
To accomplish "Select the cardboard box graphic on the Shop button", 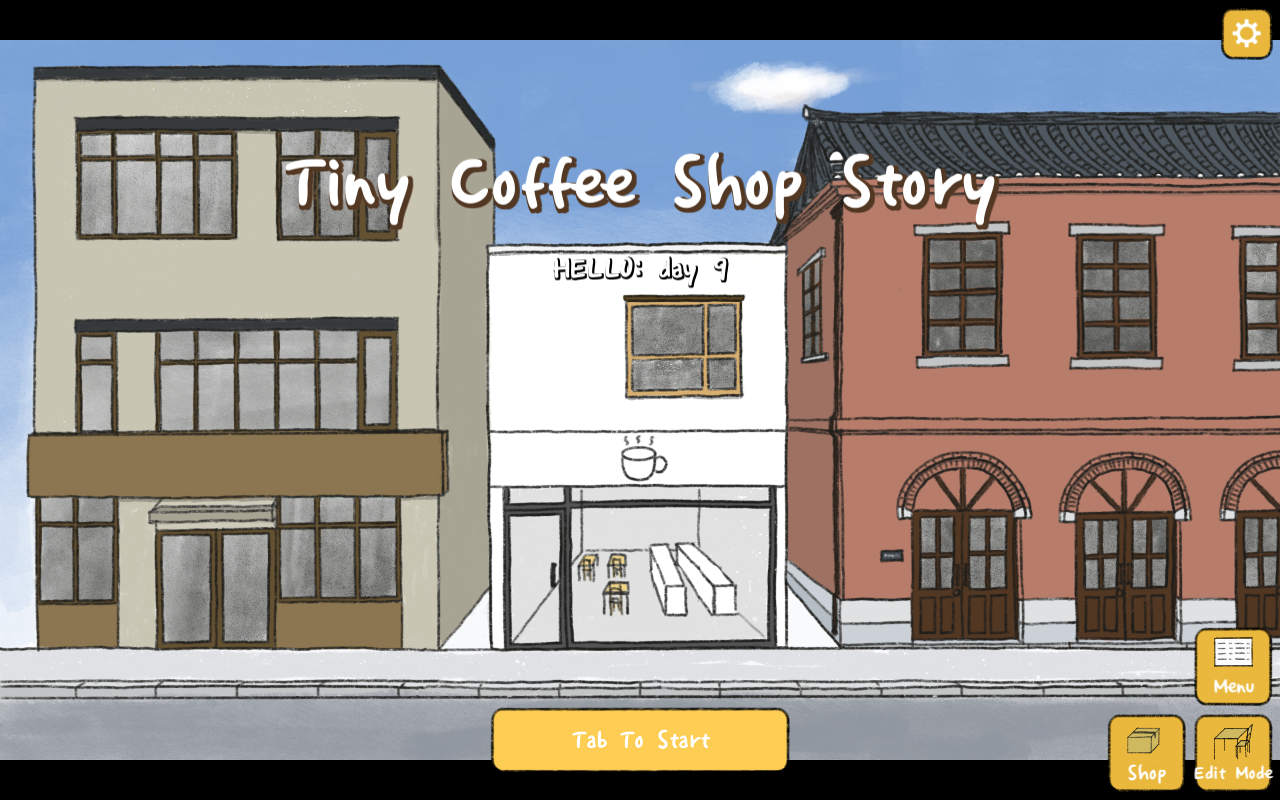I will [1146, 740].
